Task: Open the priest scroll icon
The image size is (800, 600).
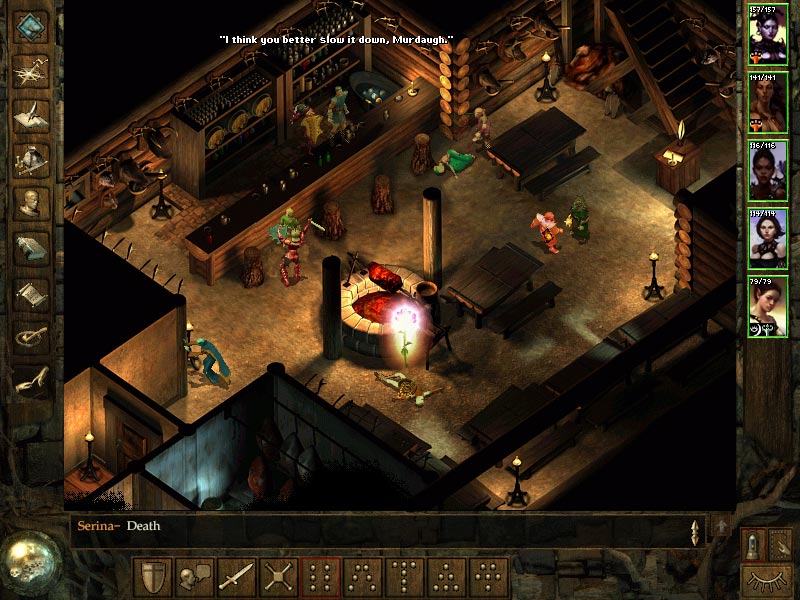Action: pyautogui.click(x=32, y=293)
